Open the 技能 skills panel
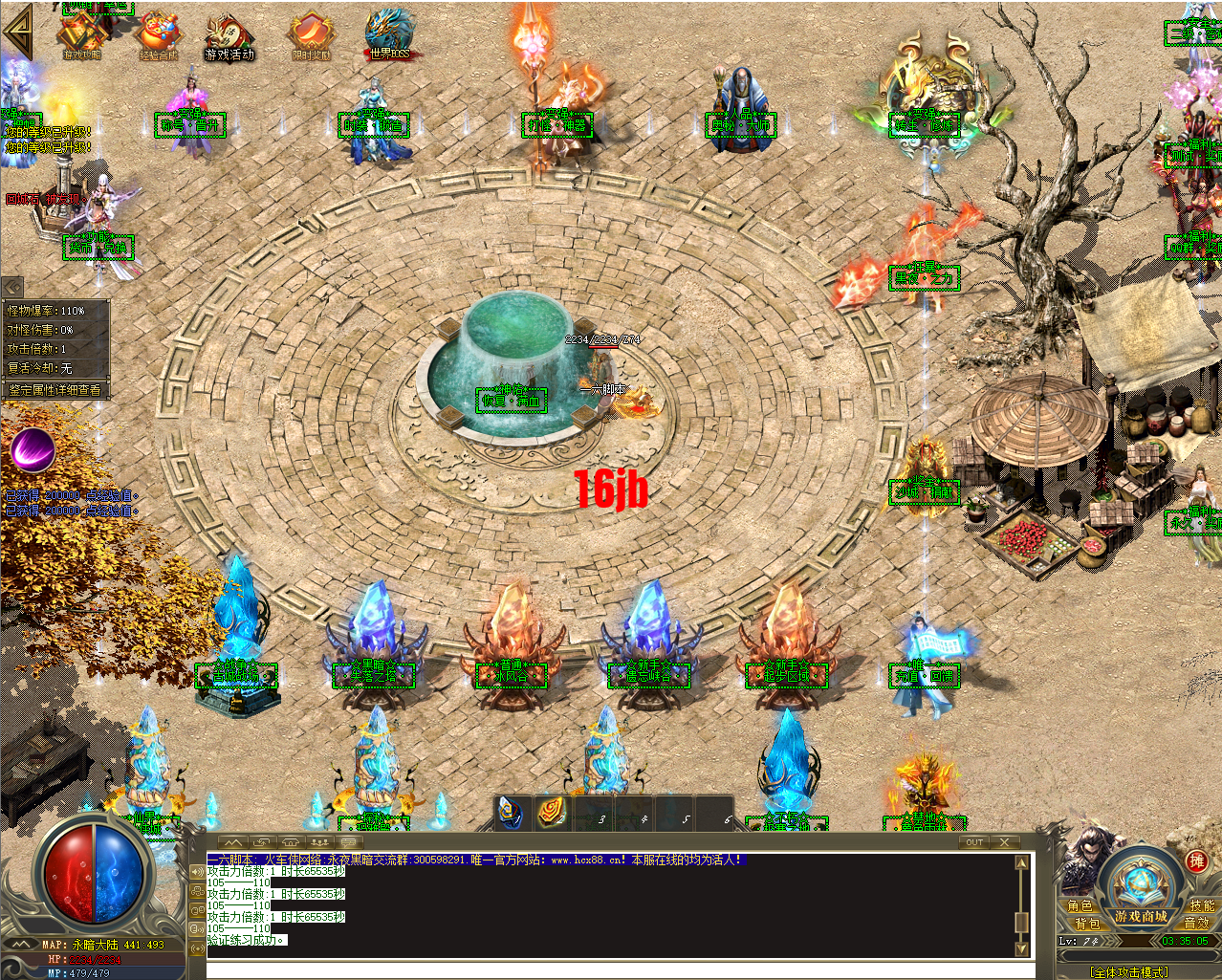1222x980 pixels. (1202, 905)
